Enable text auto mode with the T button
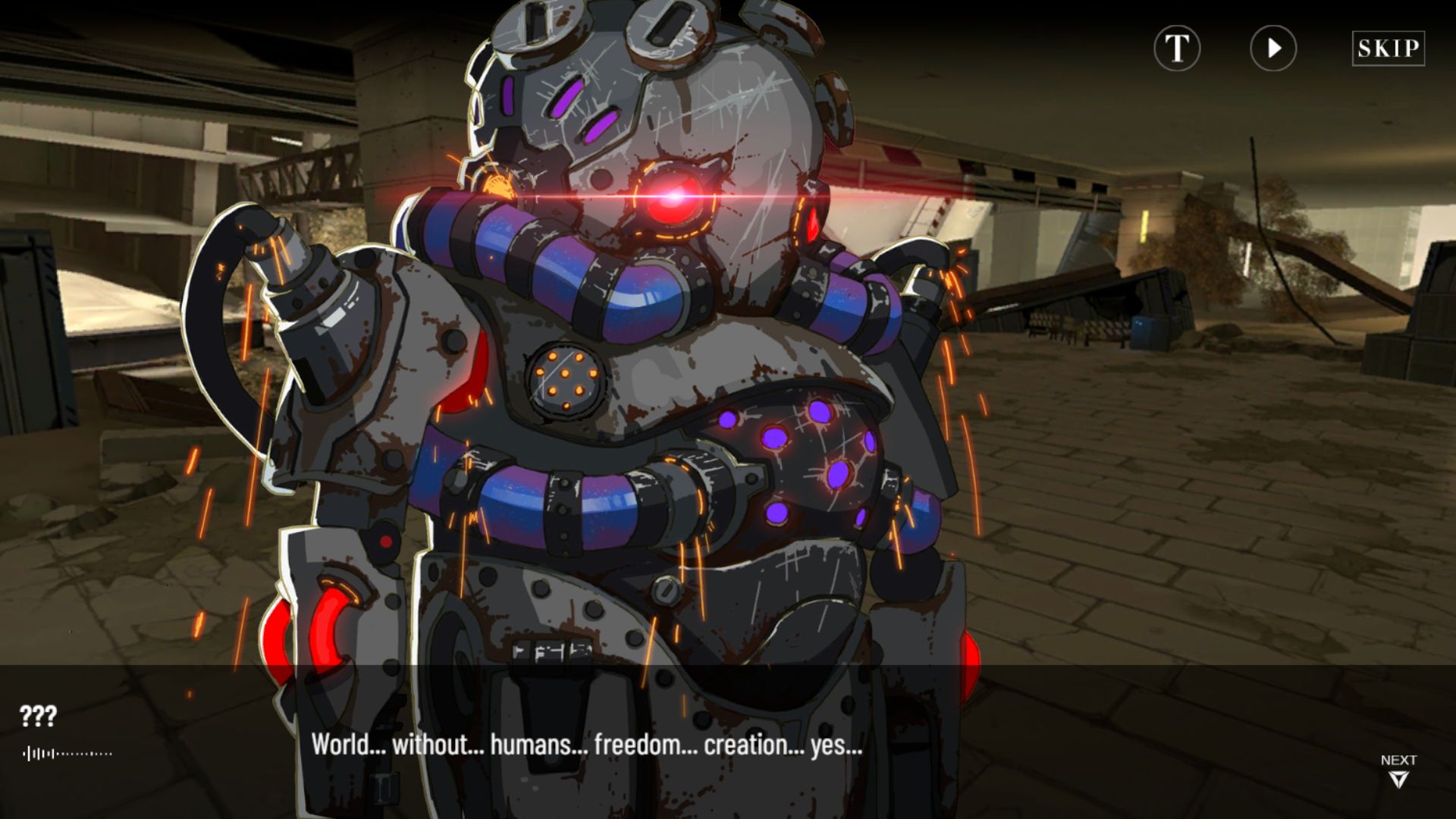The height and width of the screenshot is (819, 1456). (x=1178, y=49)
